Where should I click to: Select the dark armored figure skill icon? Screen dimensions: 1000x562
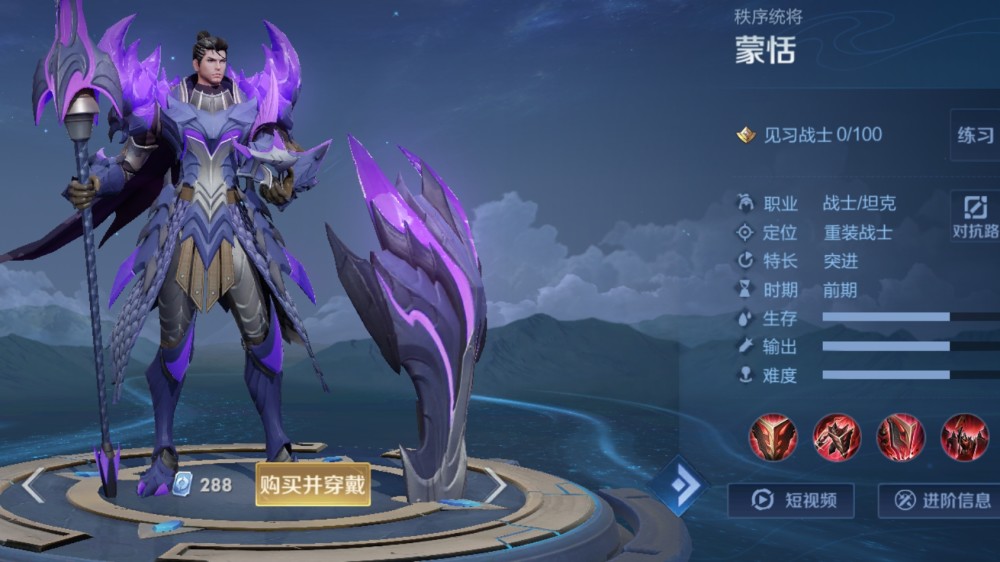pos(964,437)
